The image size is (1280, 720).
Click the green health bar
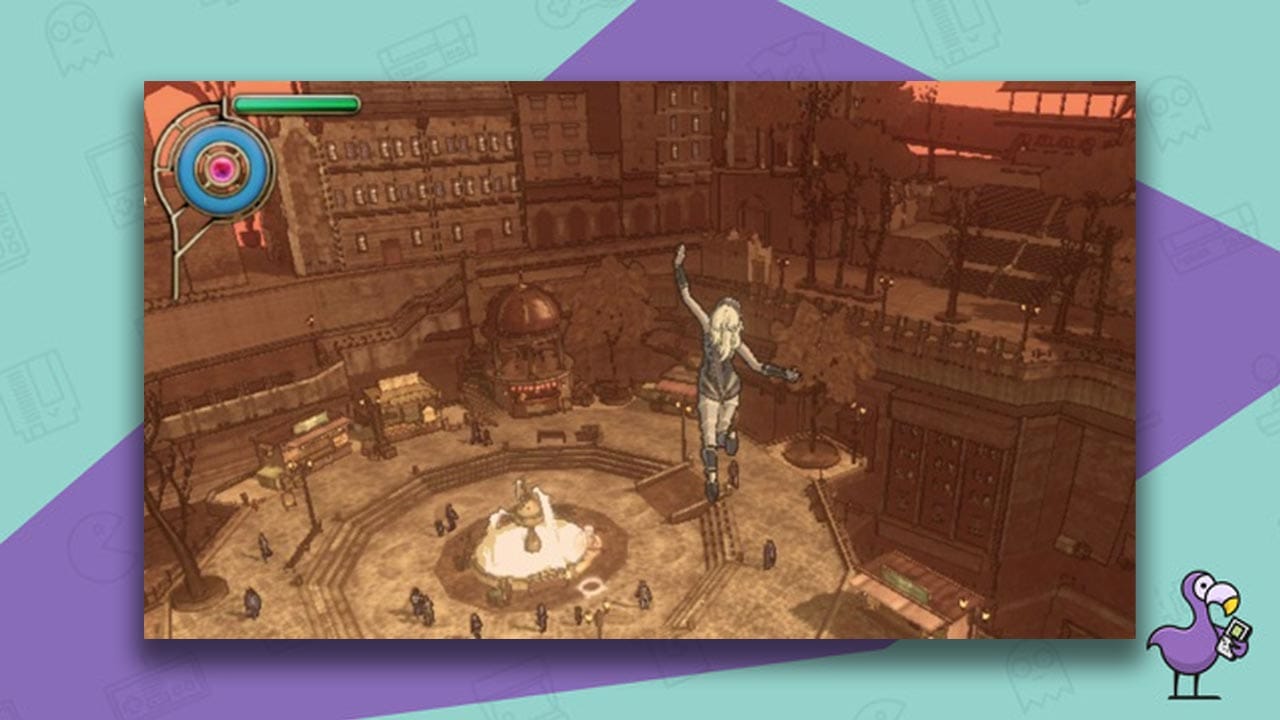296,104
